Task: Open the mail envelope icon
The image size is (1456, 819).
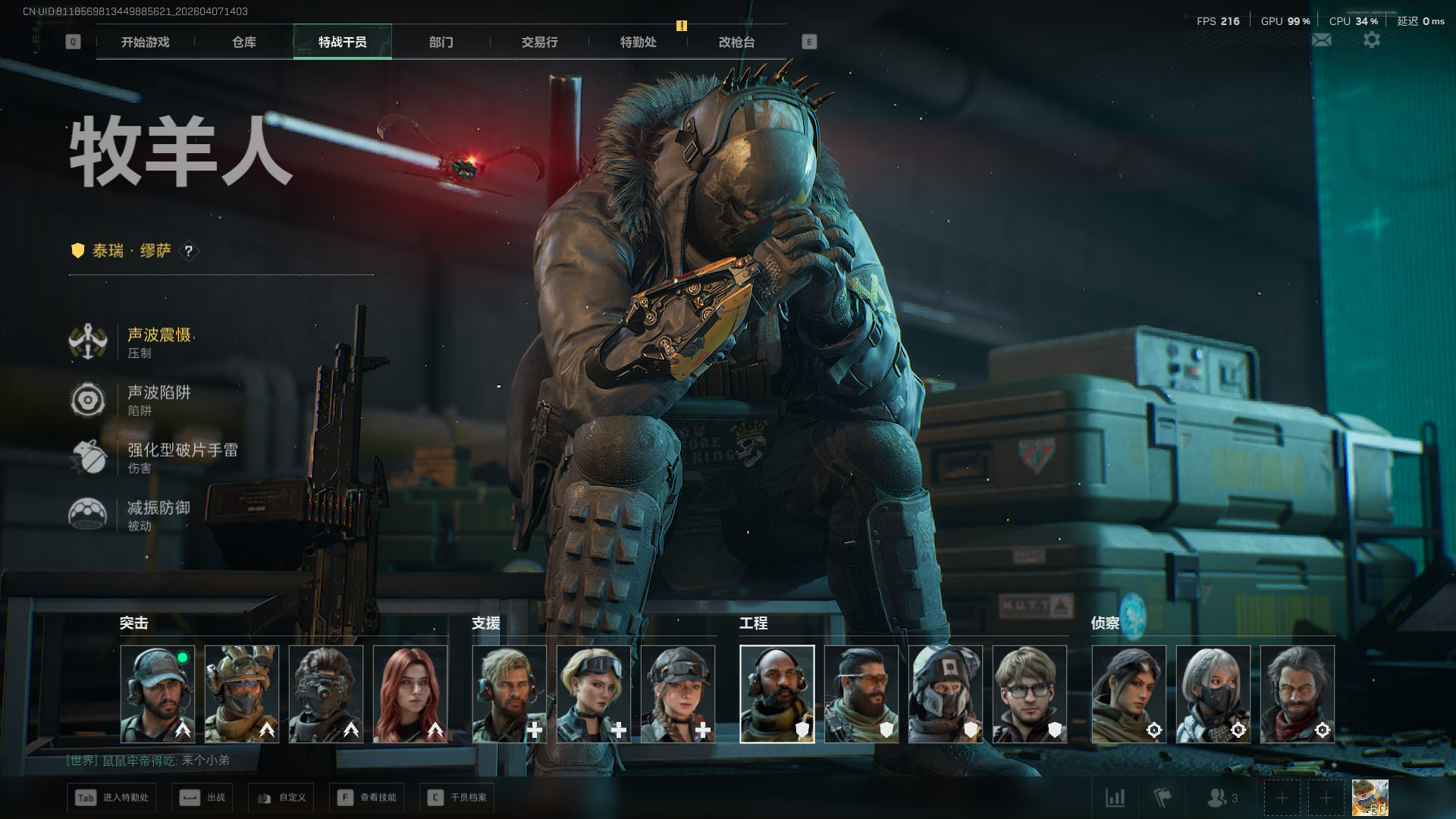Action: [1322, 40]
